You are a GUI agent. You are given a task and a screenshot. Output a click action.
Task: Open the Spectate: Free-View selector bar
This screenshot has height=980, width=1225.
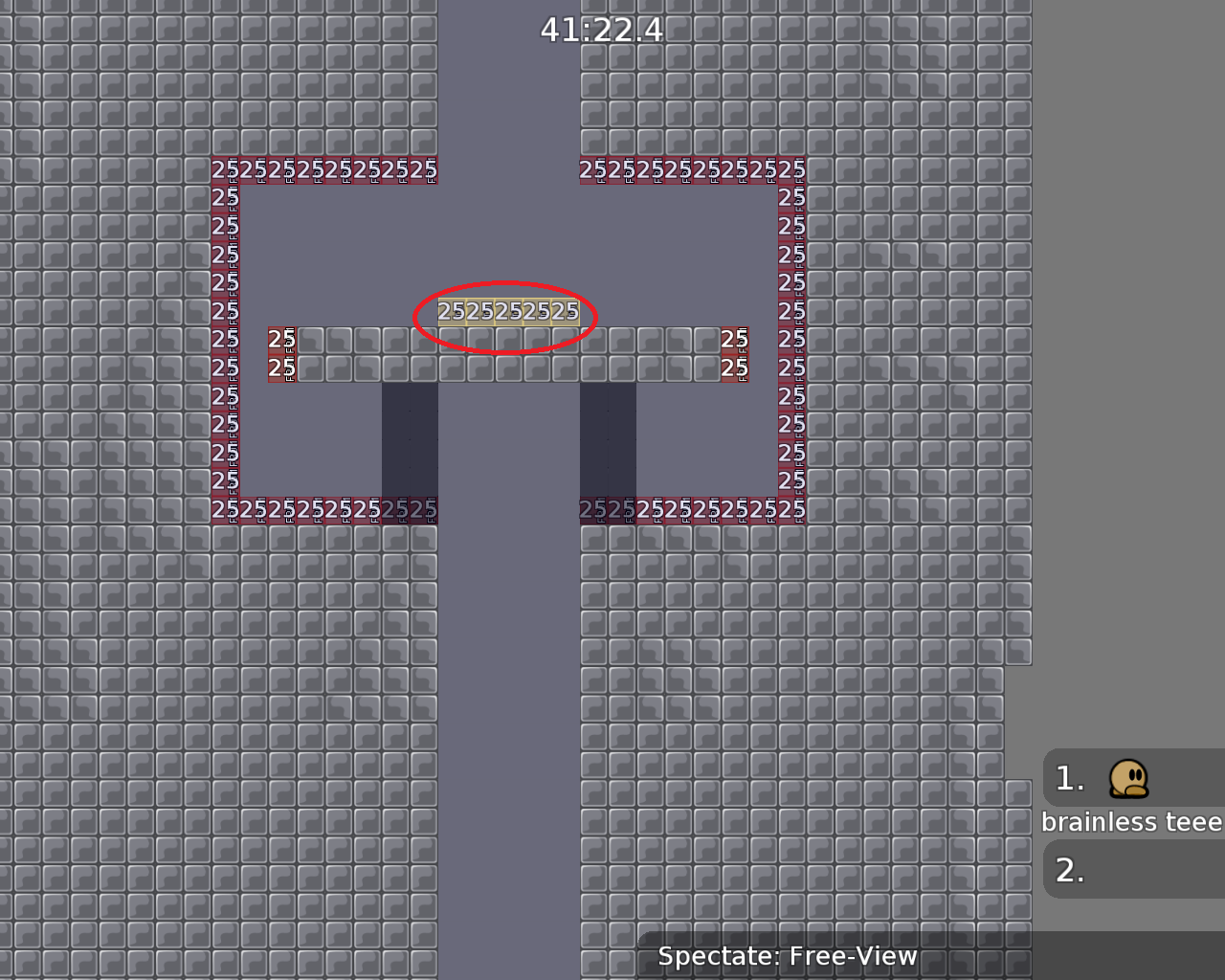(x=787, y=955)
